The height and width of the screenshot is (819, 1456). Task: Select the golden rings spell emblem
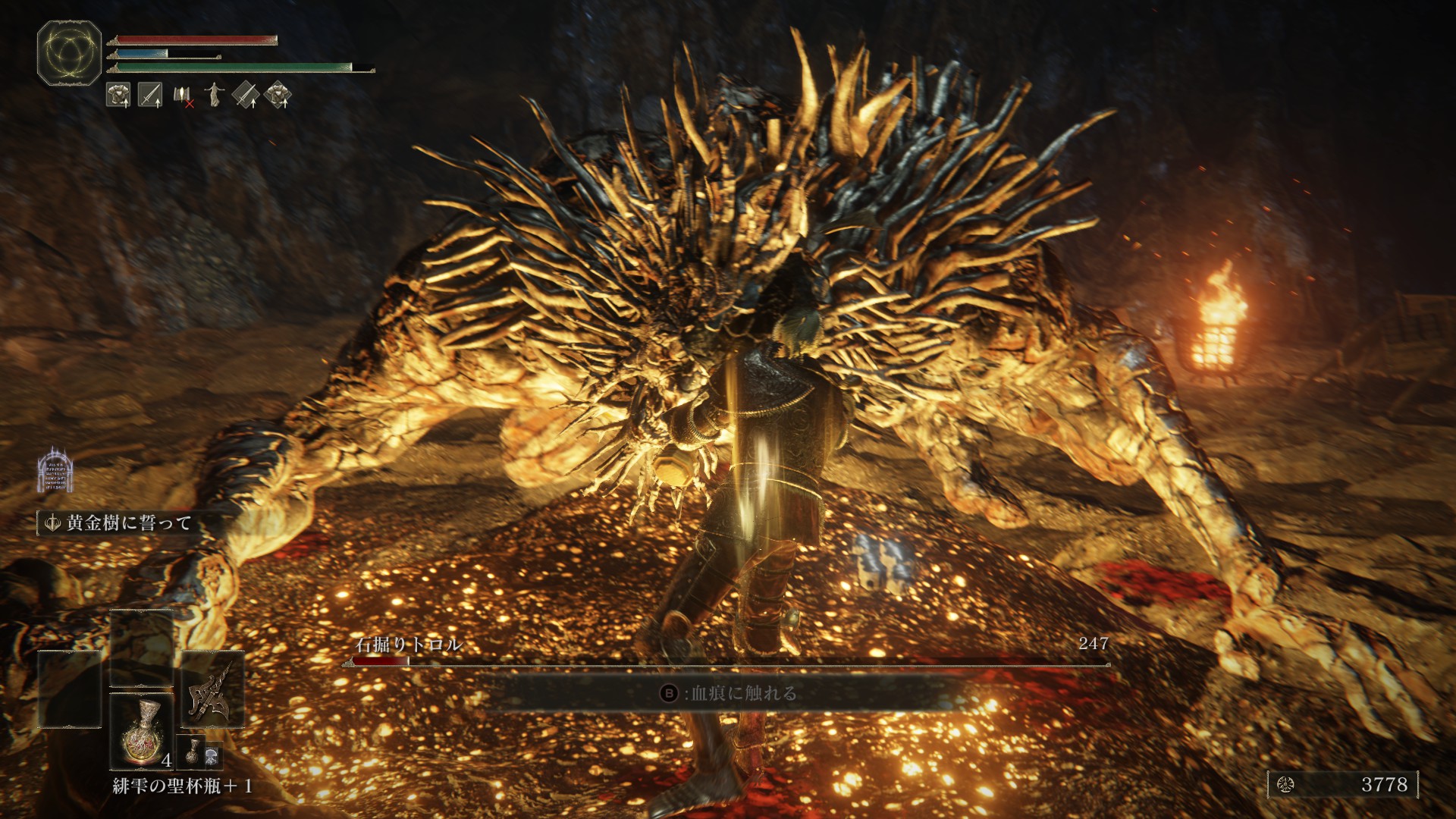[x=69, y=53]
